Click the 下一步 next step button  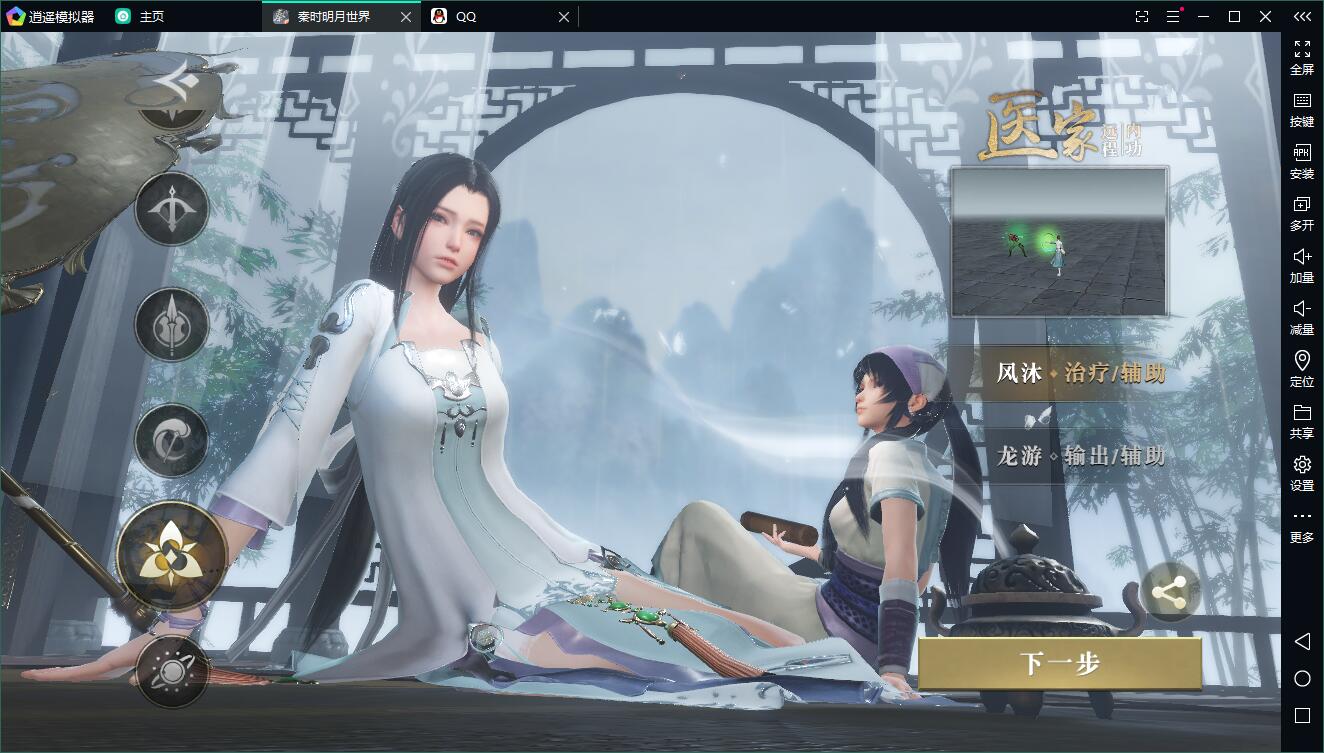pos(1060,663)
